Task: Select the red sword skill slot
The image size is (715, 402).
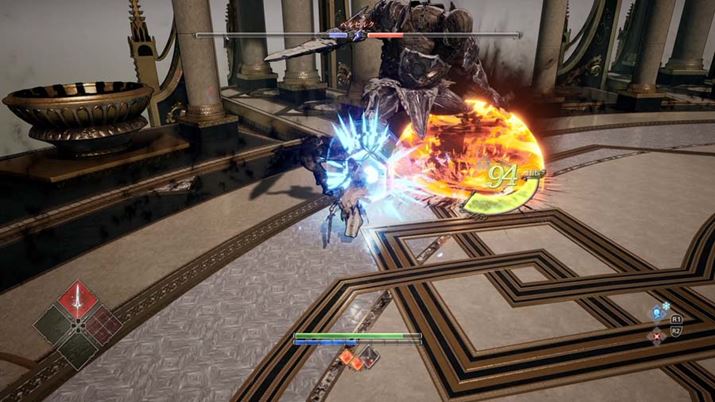Action: 78,300
